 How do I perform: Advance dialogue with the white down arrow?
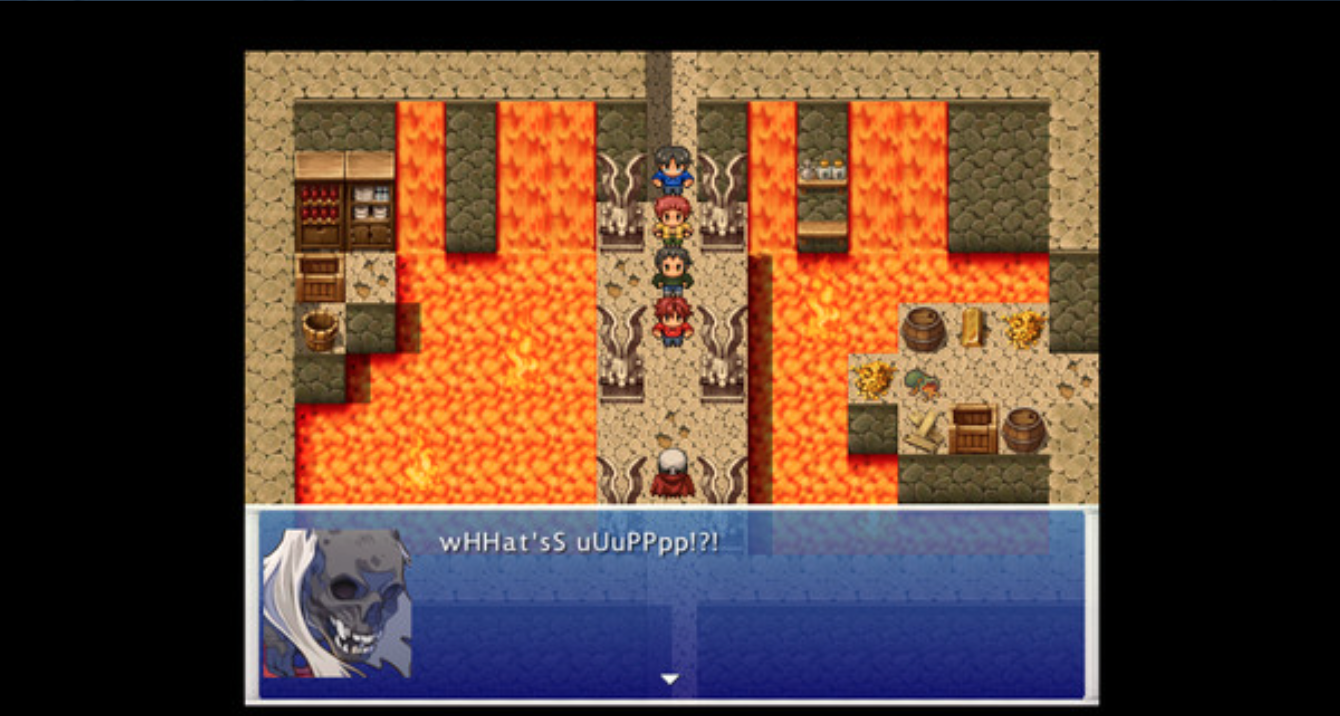pos(670,679)
